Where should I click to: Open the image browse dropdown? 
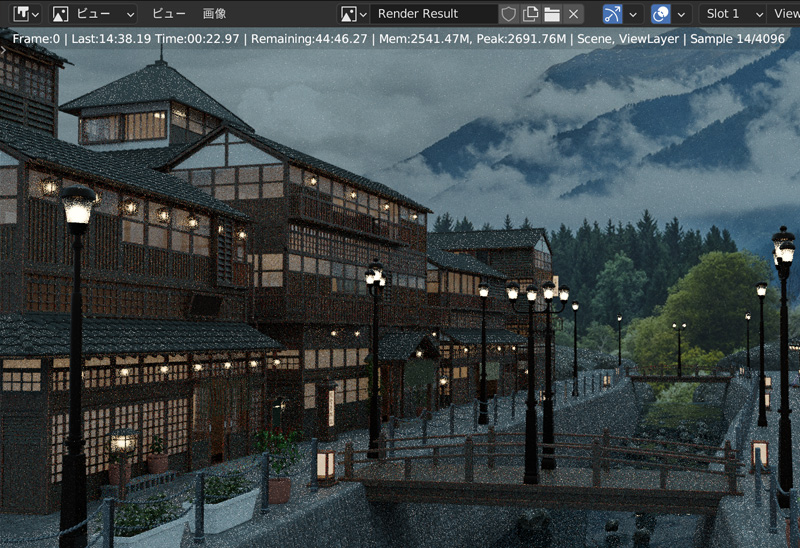(x=354, y=14)
